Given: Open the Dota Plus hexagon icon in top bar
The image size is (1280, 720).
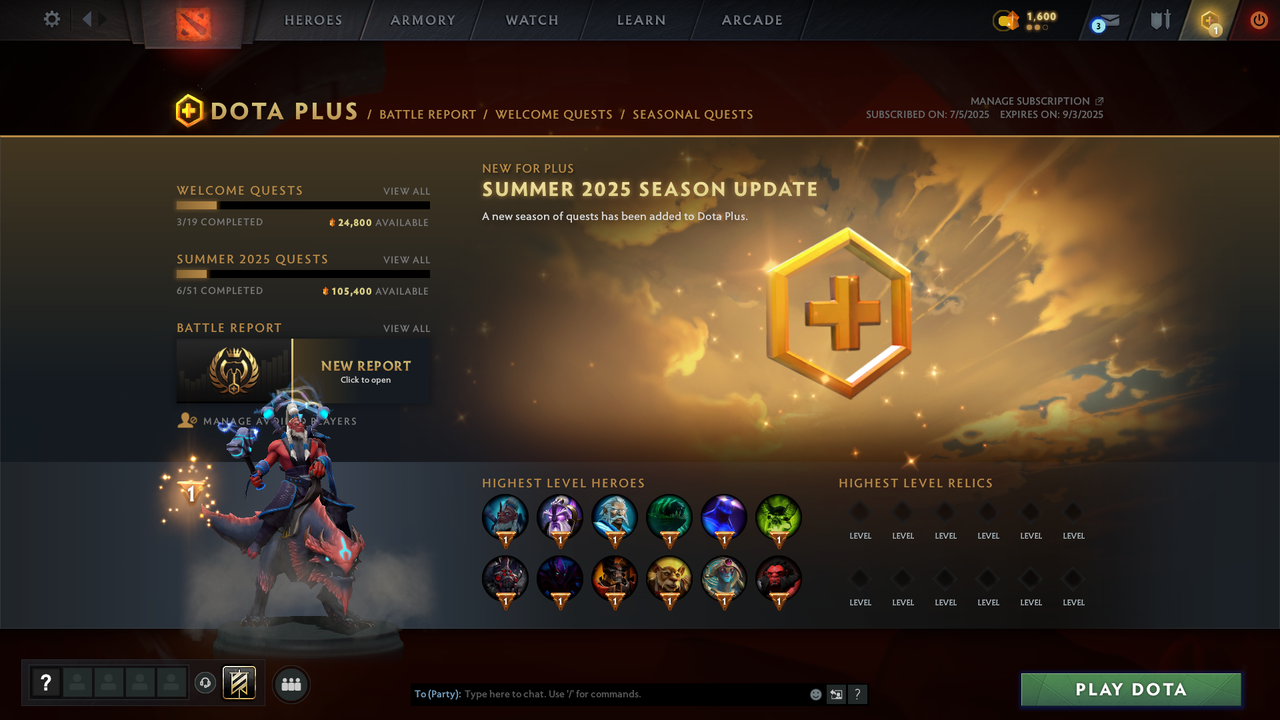Looking at the screenshot, I should (1210, 20).
